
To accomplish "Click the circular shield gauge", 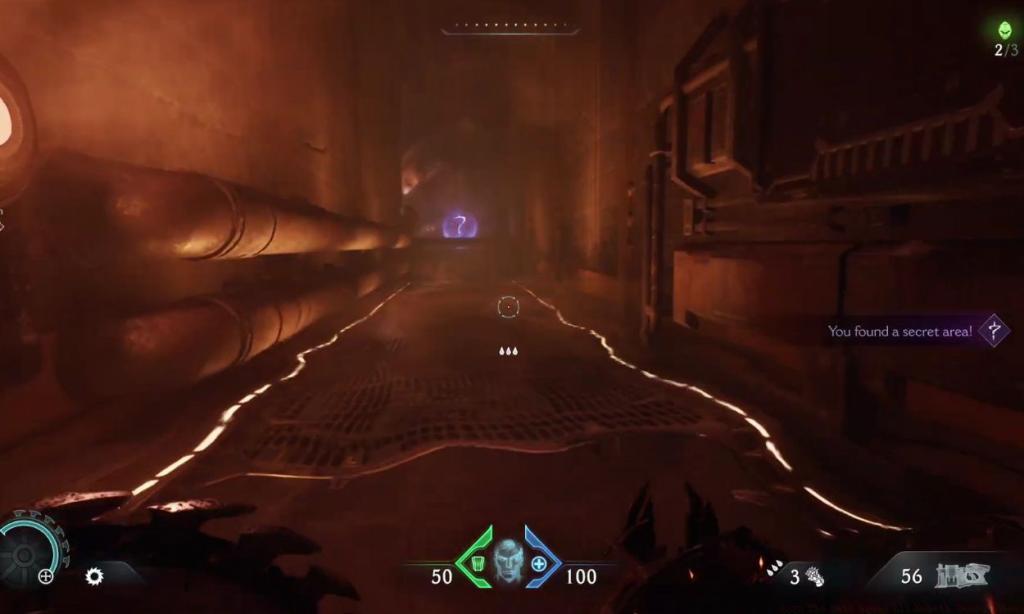I will tap(30, 550).
